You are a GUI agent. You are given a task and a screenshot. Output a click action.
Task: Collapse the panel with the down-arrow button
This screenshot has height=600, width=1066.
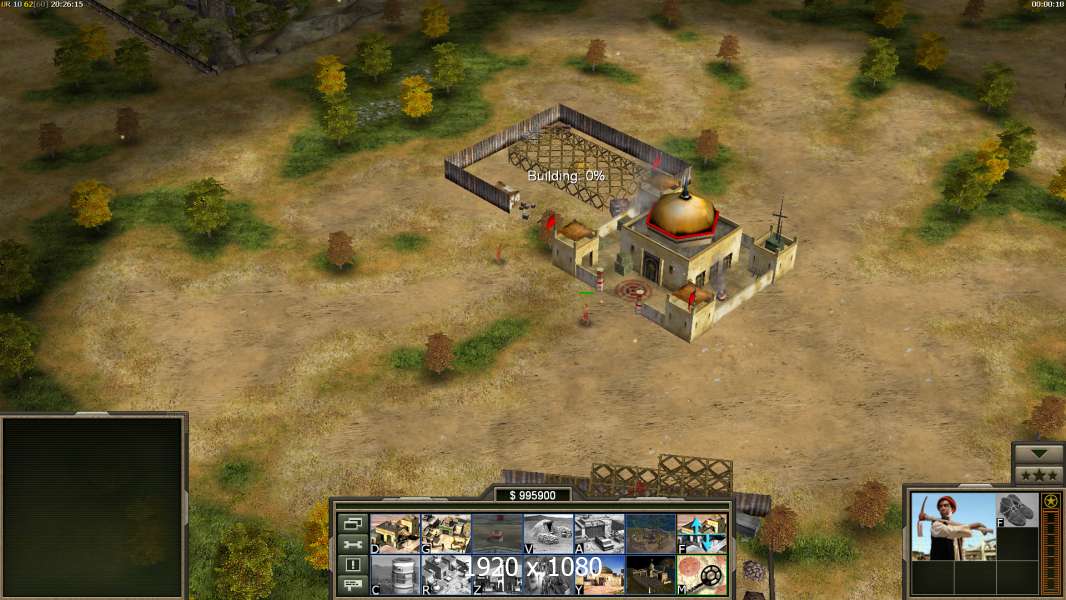(1038, 453)
